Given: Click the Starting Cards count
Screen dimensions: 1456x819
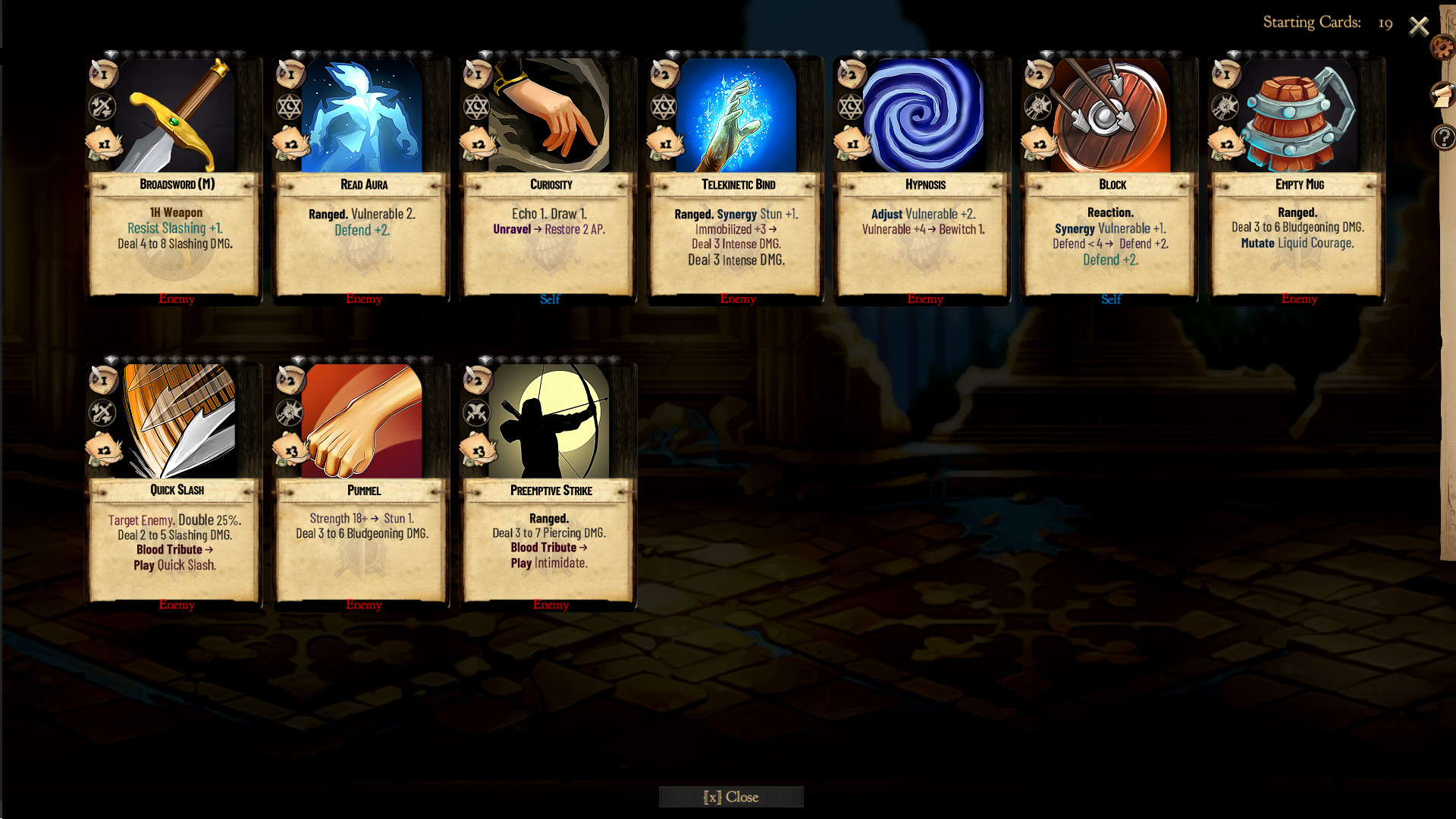Looking at the screenshot, I should [x=1387, y=23].
